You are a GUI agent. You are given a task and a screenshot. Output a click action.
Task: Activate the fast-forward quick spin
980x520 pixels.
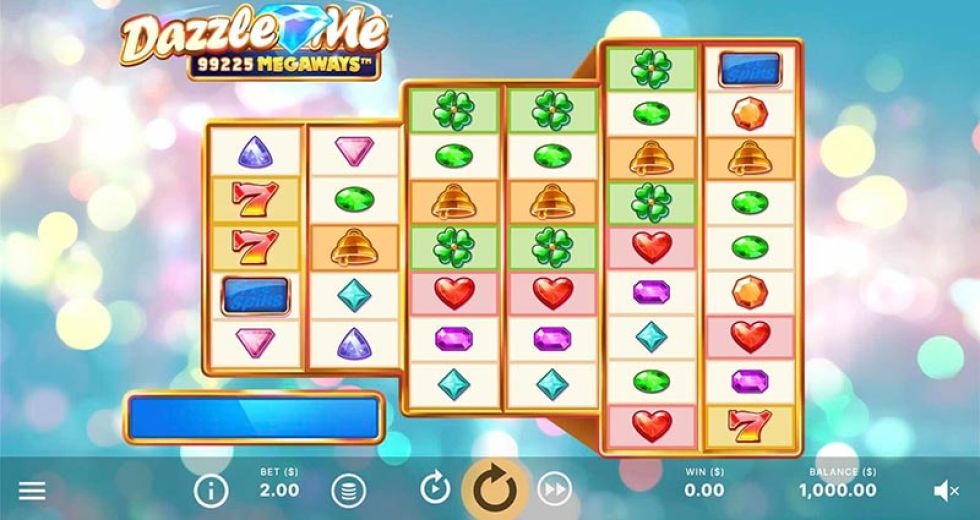tap(554, 489)
